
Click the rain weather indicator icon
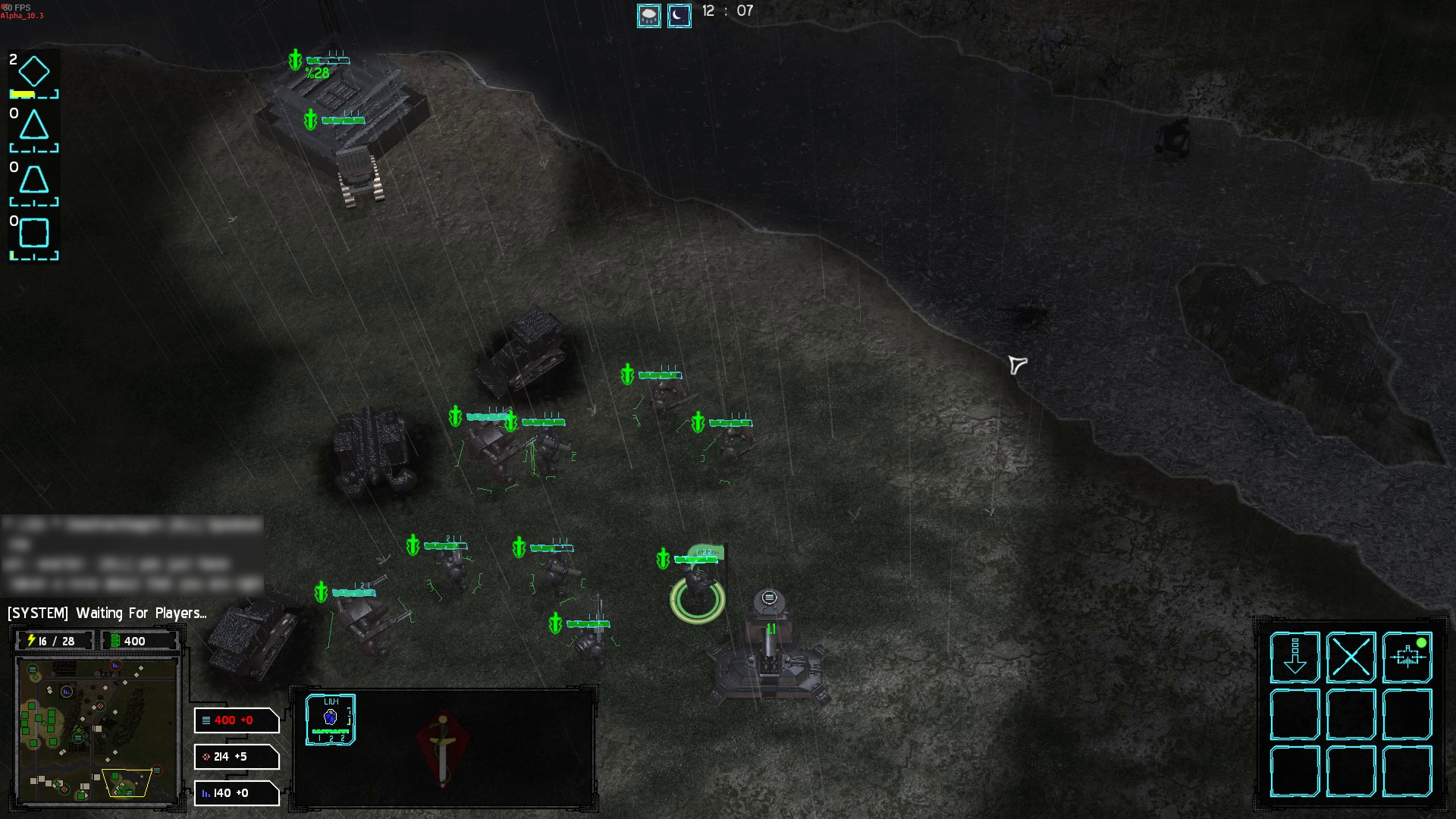(648, 16)
